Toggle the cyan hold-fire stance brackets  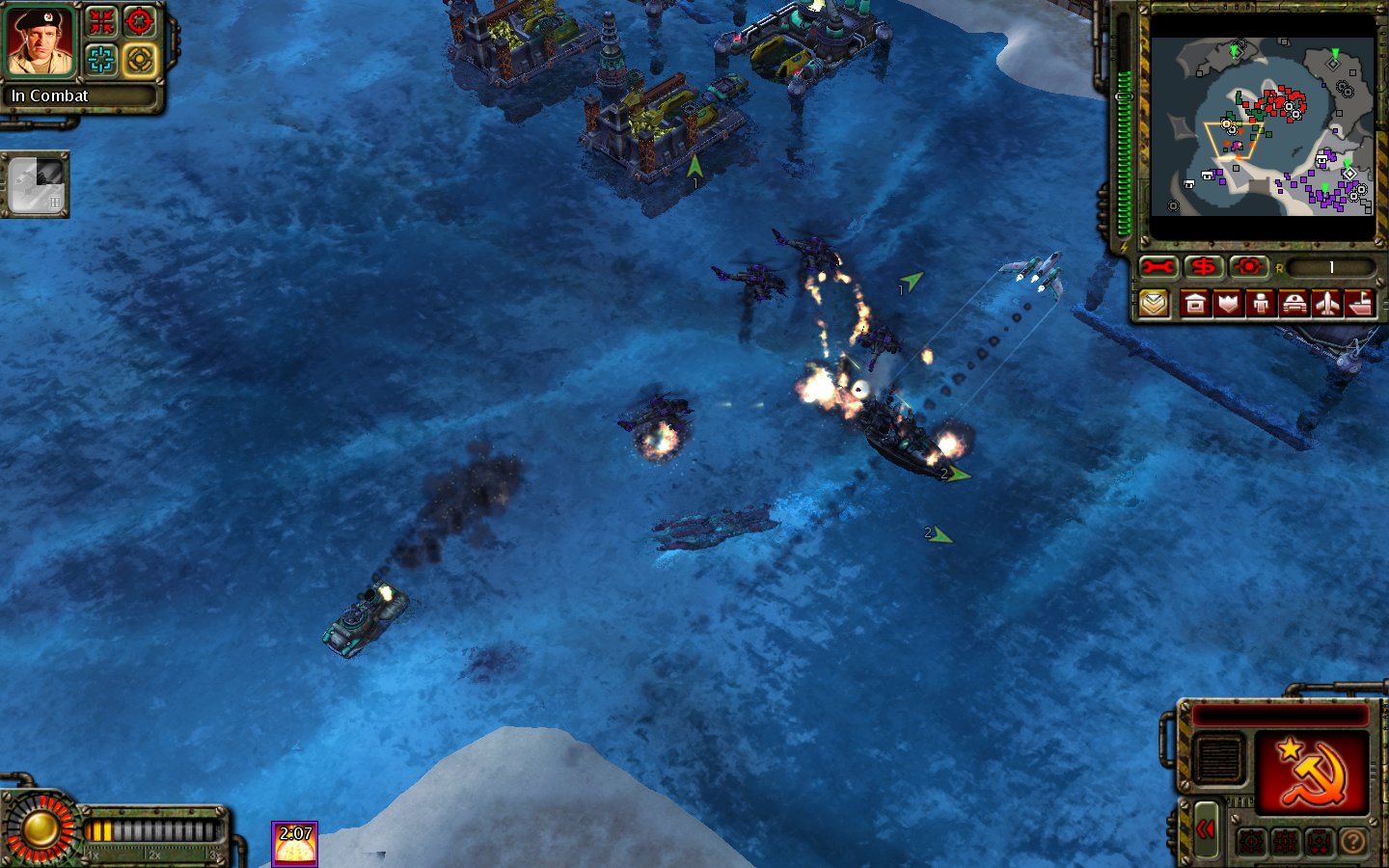point(100,60)
